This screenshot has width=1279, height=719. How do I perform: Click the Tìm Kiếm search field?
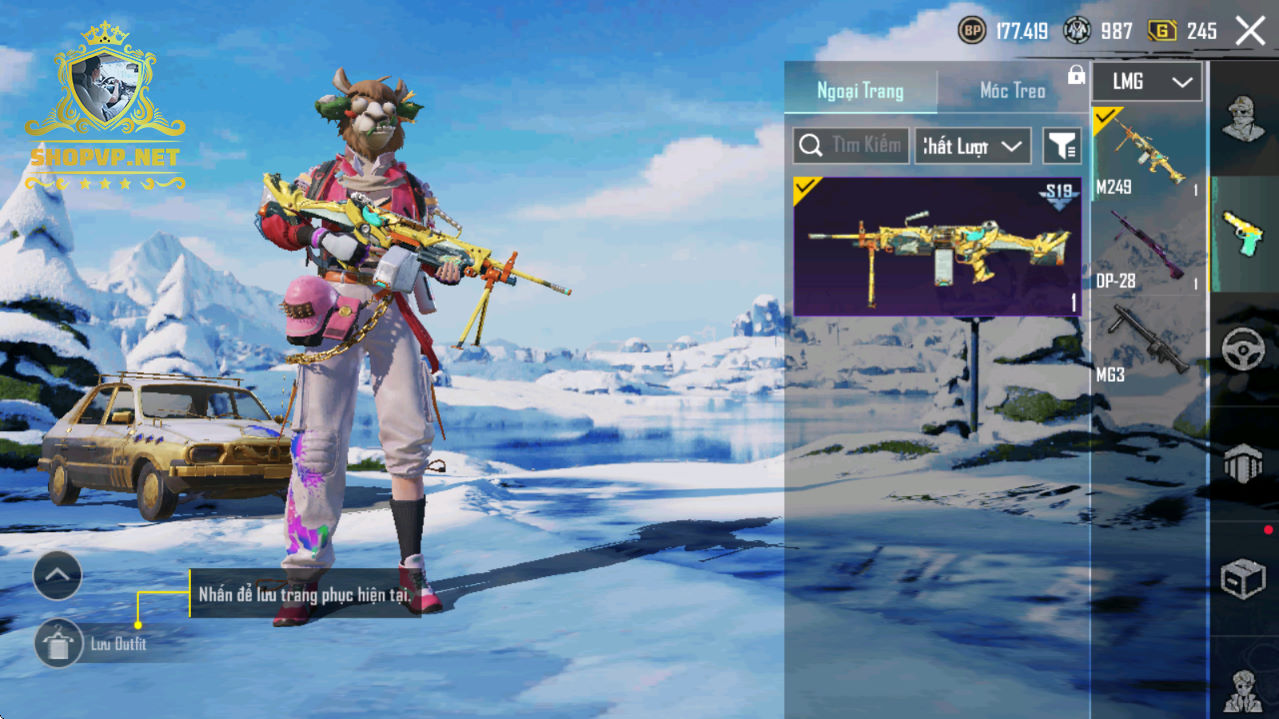click(851, 146)
